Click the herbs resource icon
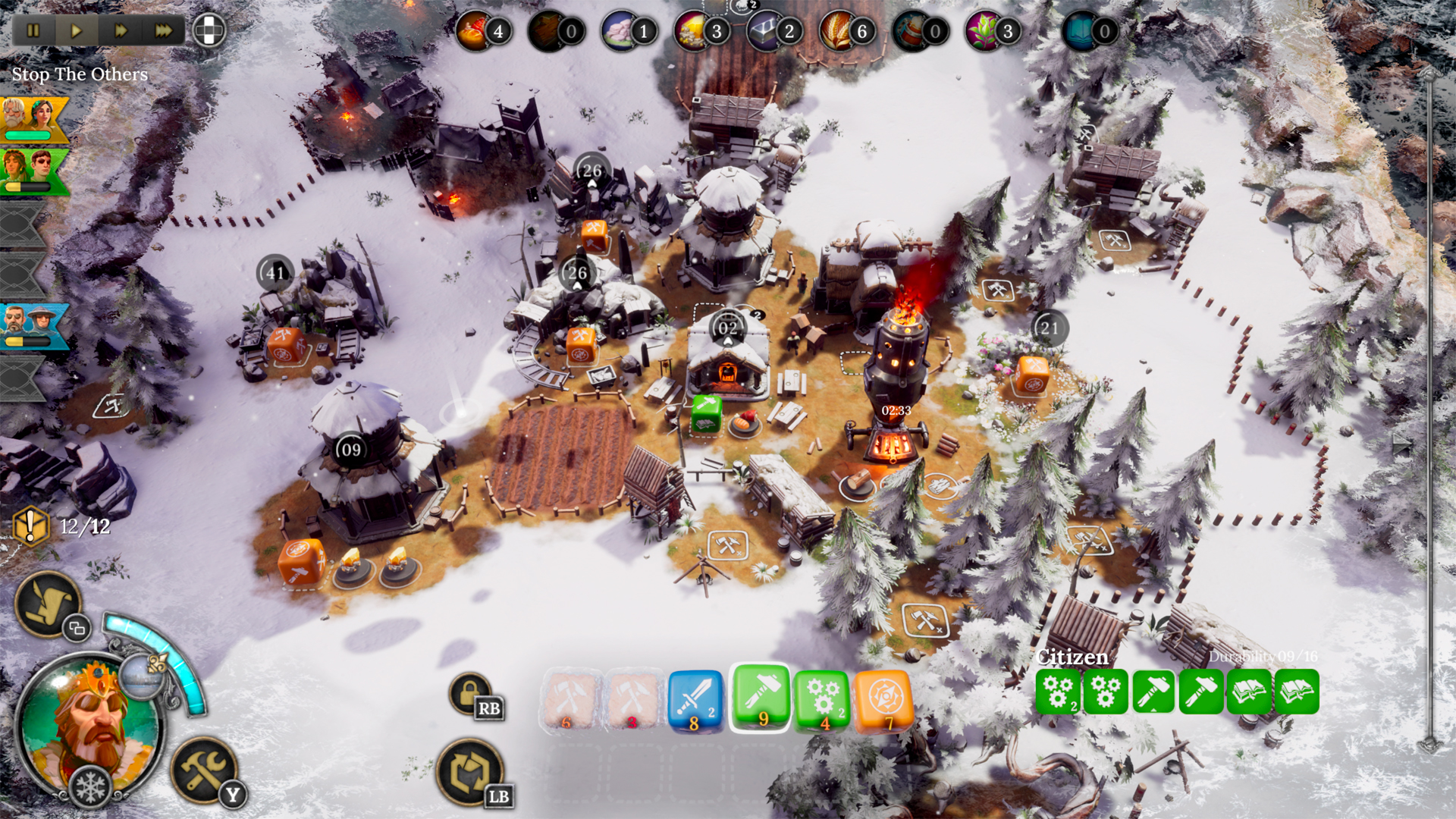The width and height of the screenshot is (1456, 819). pos(981,31)
